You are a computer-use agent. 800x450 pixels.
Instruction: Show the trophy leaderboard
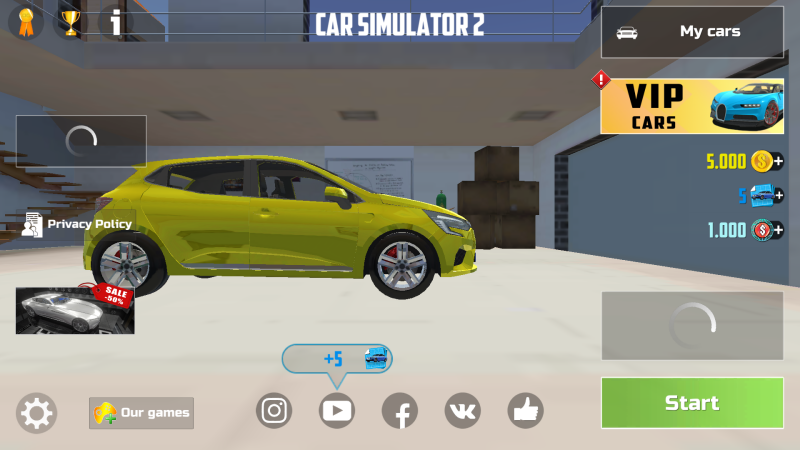click(70, 21)
